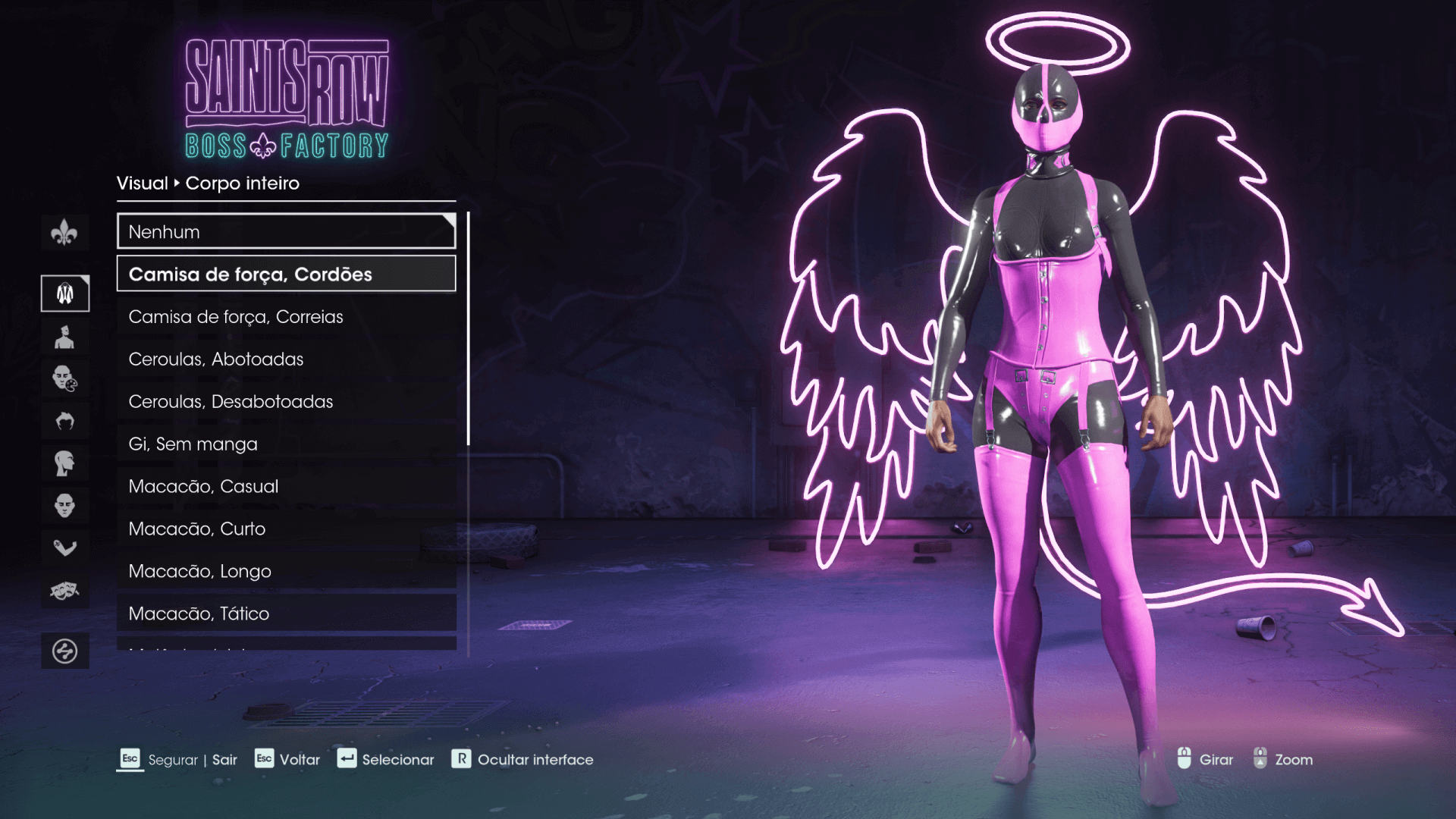Open the face paint palette tab
Image resolution: width=1456 pixels, height=819 pixels.
[x=64, y=378]
